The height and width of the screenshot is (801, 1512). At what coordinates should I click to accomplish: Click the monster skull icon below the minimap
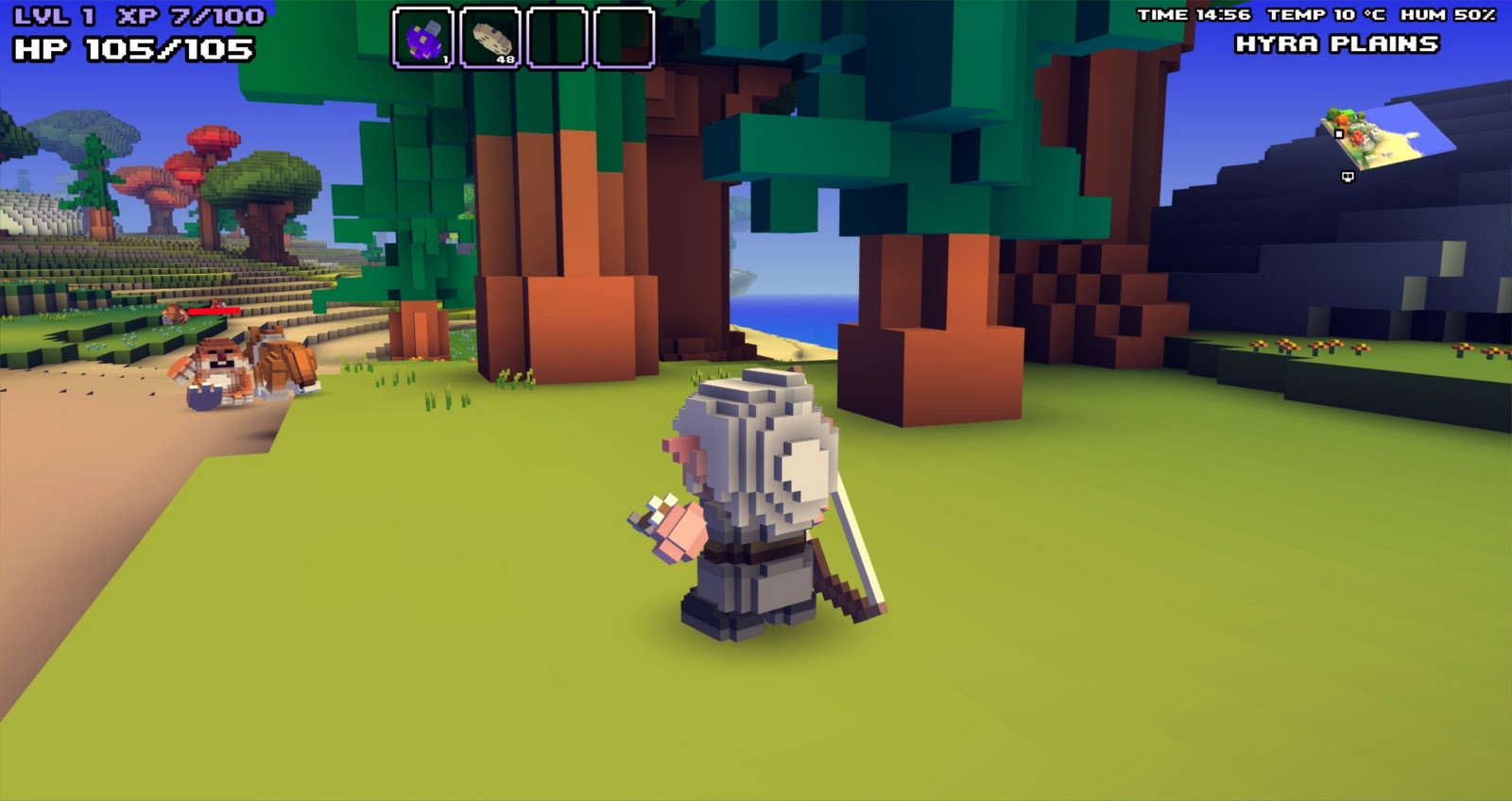coord(1348,177)
